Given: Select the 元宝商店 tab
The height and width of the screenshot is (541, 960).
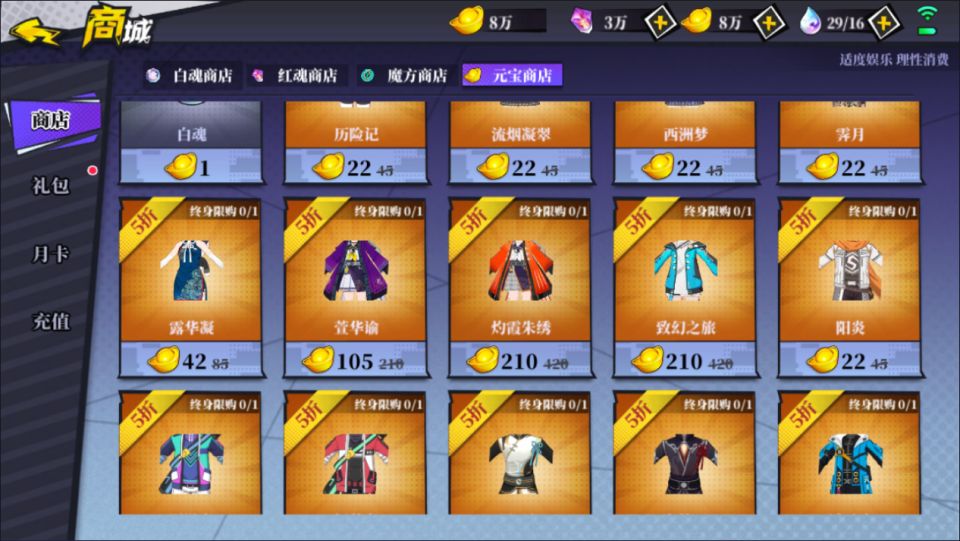Looking at the screenshot, I should coord(512,76).
